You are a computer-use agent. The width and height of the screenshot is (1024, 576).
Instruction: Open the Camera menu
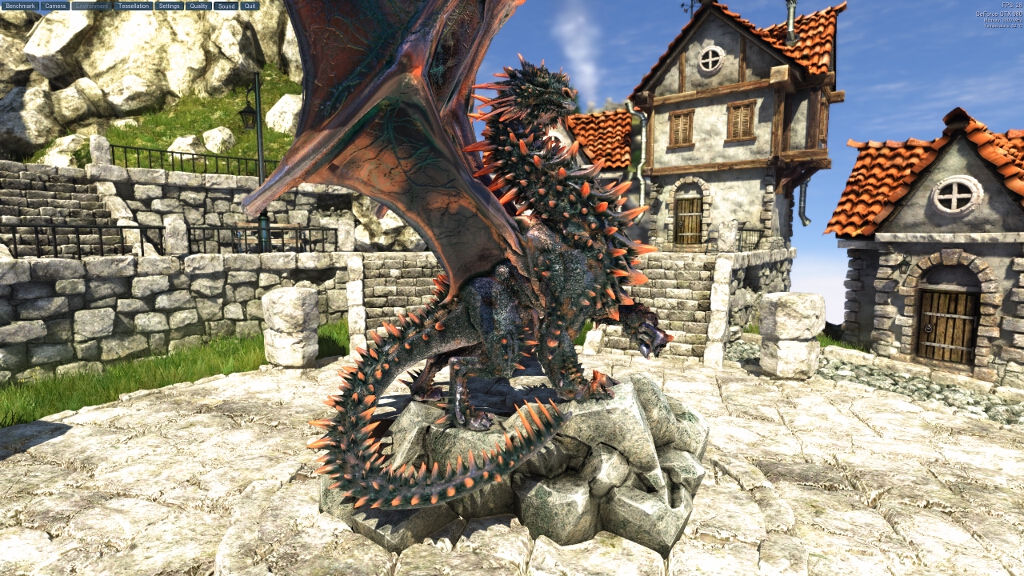tap(55, 6)
